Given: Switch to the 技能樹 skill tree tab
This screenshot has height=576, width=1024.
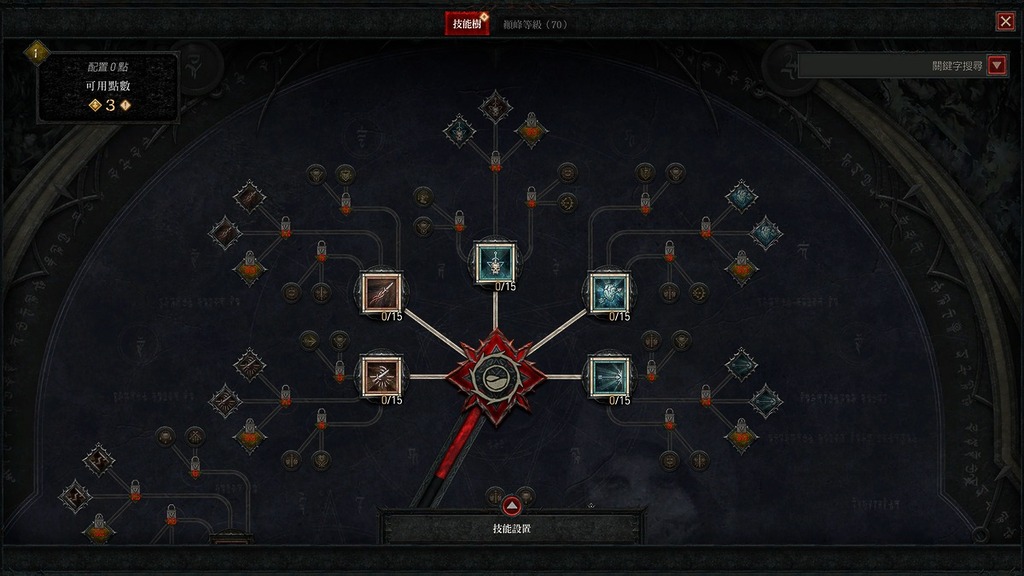Looking at the screenshot, I should point(467,23).
